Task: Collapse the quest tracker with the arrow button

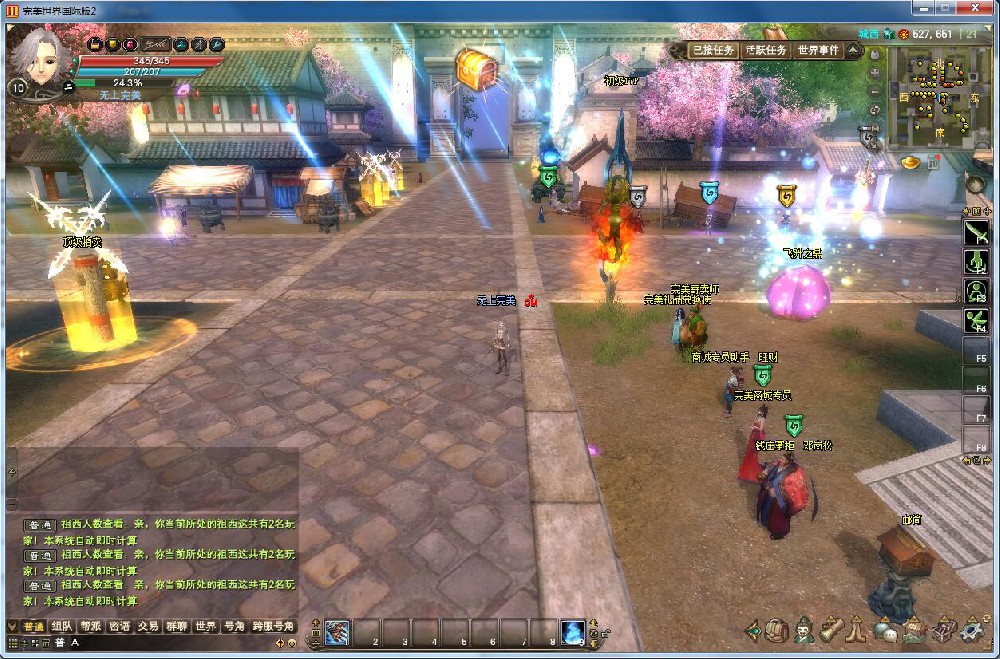Action: click(853, 49)
